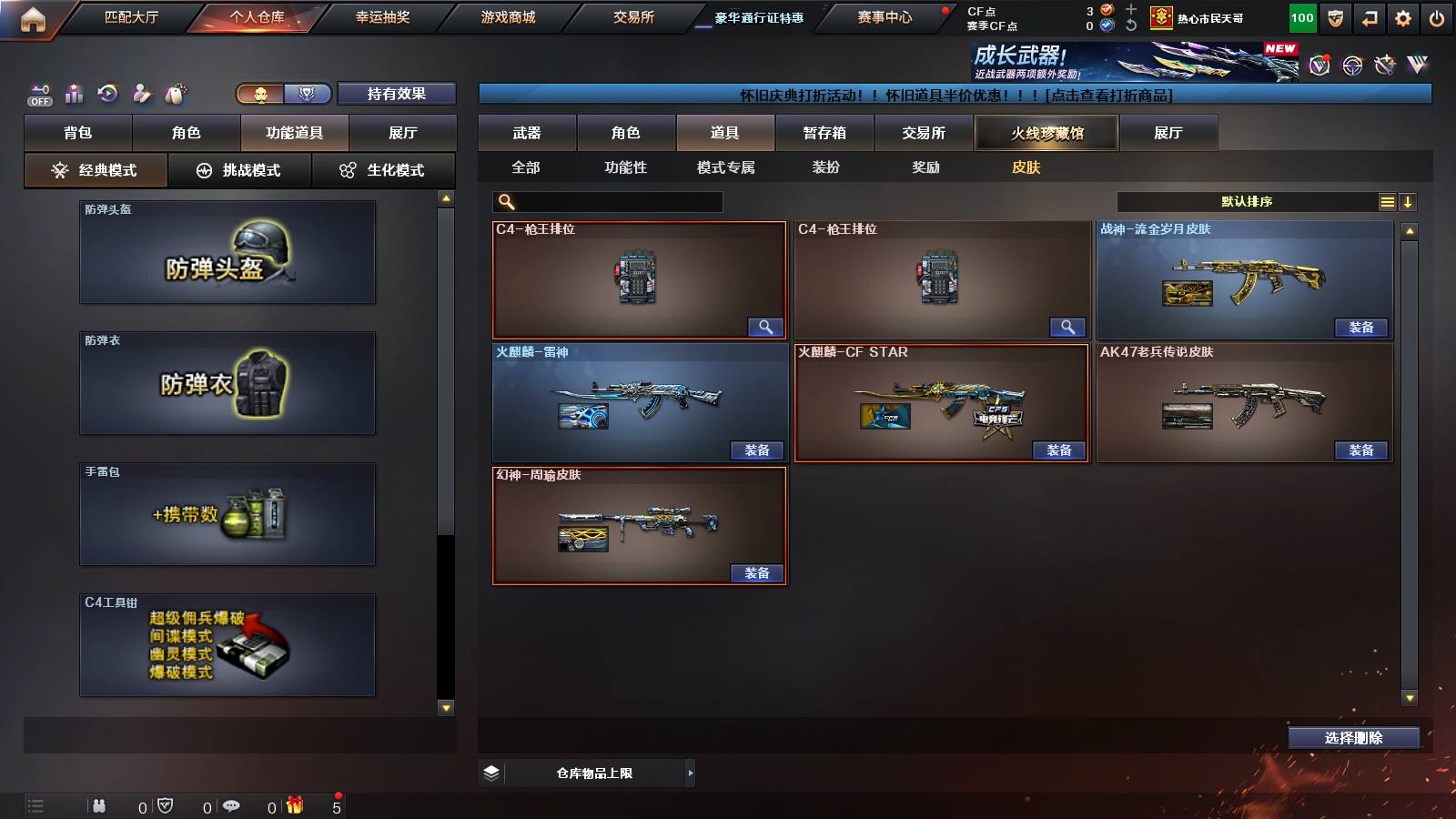Click the descending sort arrow beside default sorting
This screenshot has height=819, width=1456.
tap(1408, 202)
